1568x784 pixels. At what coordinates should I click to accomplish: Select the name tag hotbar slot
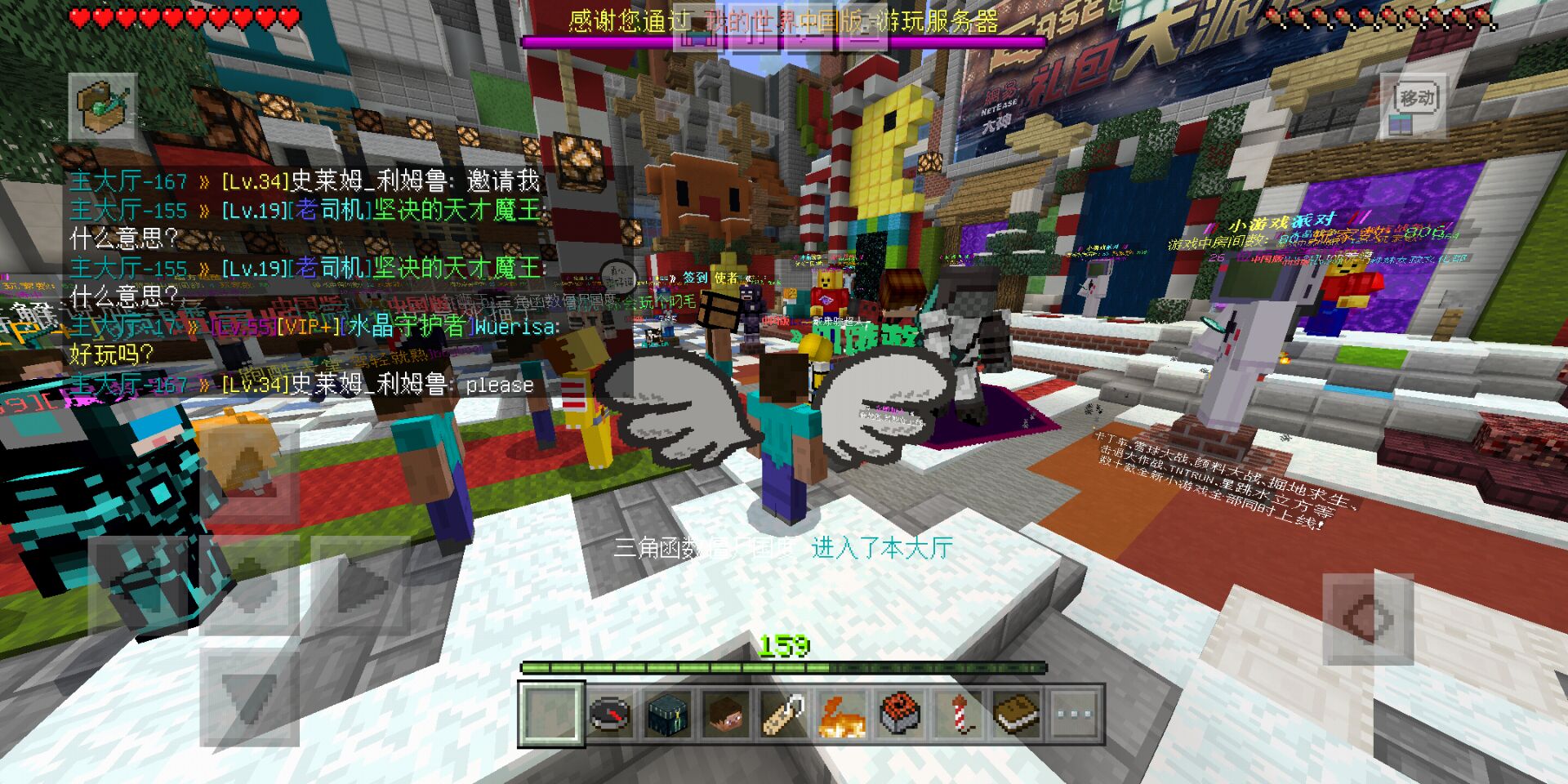[x=784, y=715]
